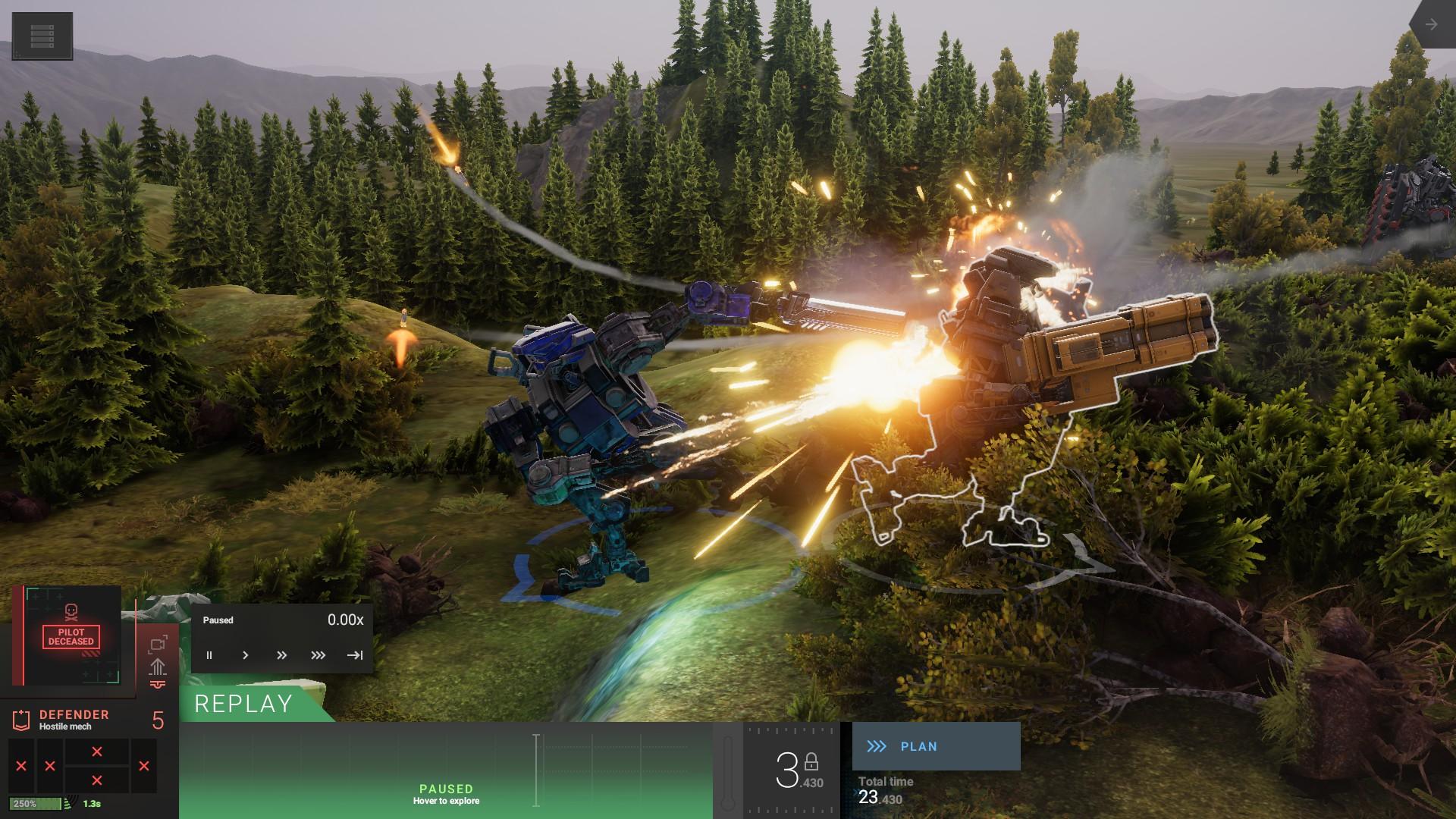Play replay at normal speed
Viewport: 1456px width, 819px height.
[245, 655]
